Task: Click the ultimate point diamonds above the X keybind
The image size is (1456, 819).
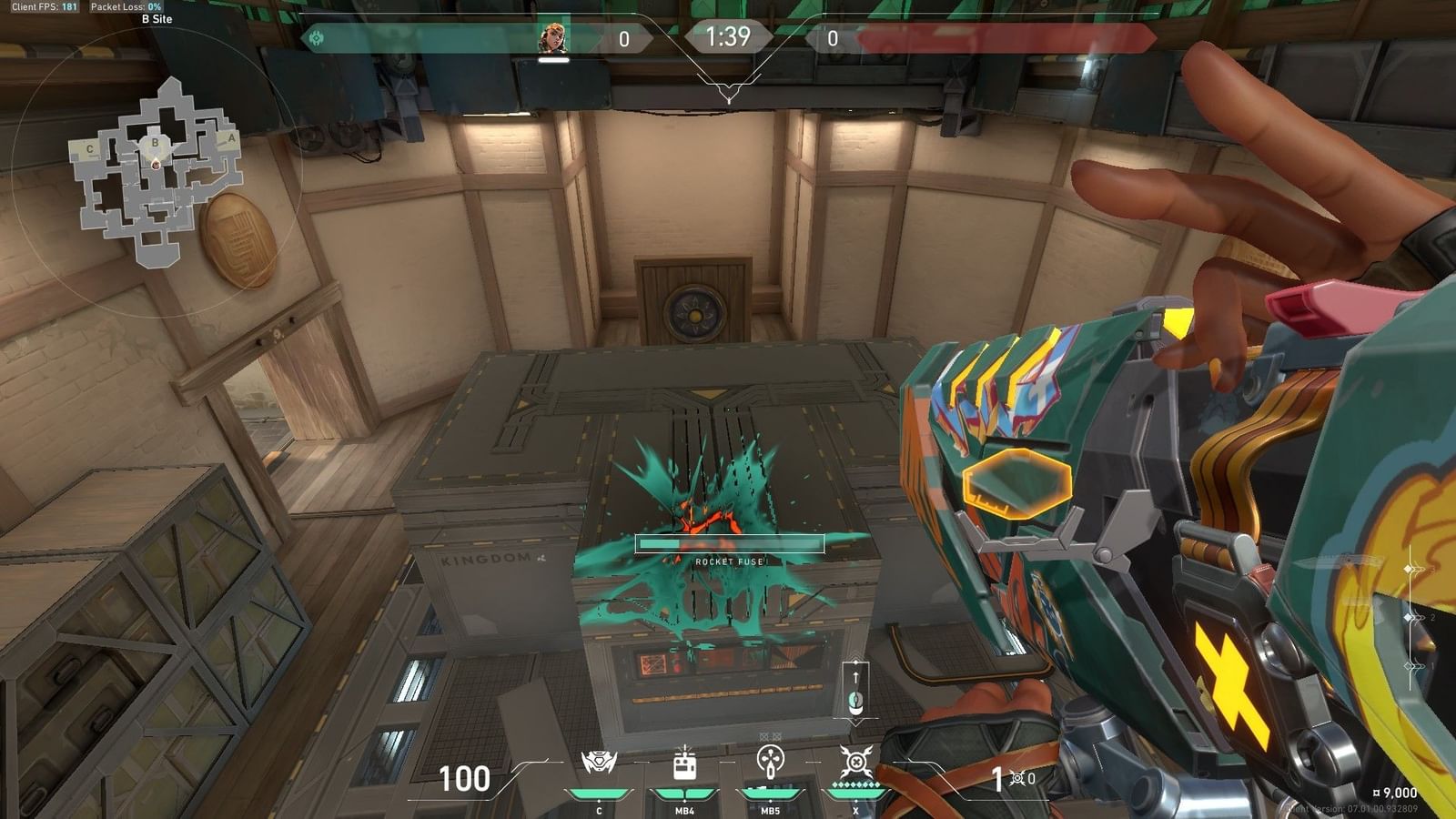Action: 855,784
